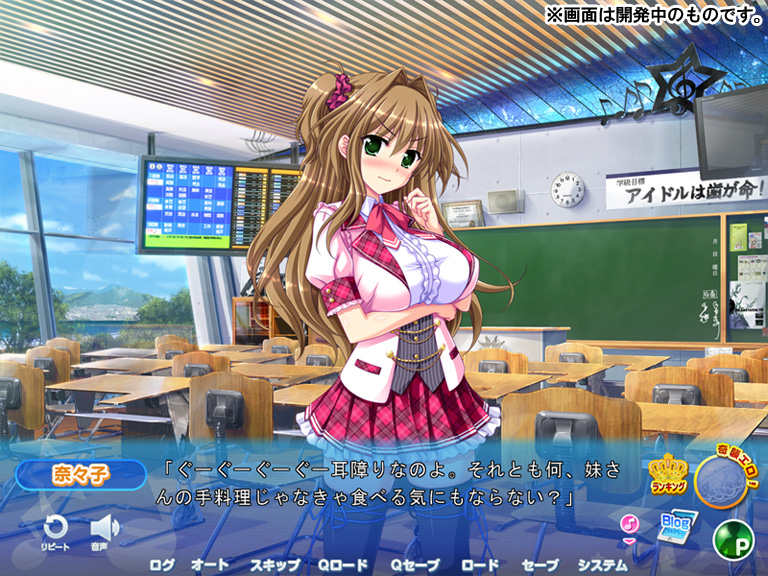
Task: Toggle オート auto-play mode
Action: 210,564
